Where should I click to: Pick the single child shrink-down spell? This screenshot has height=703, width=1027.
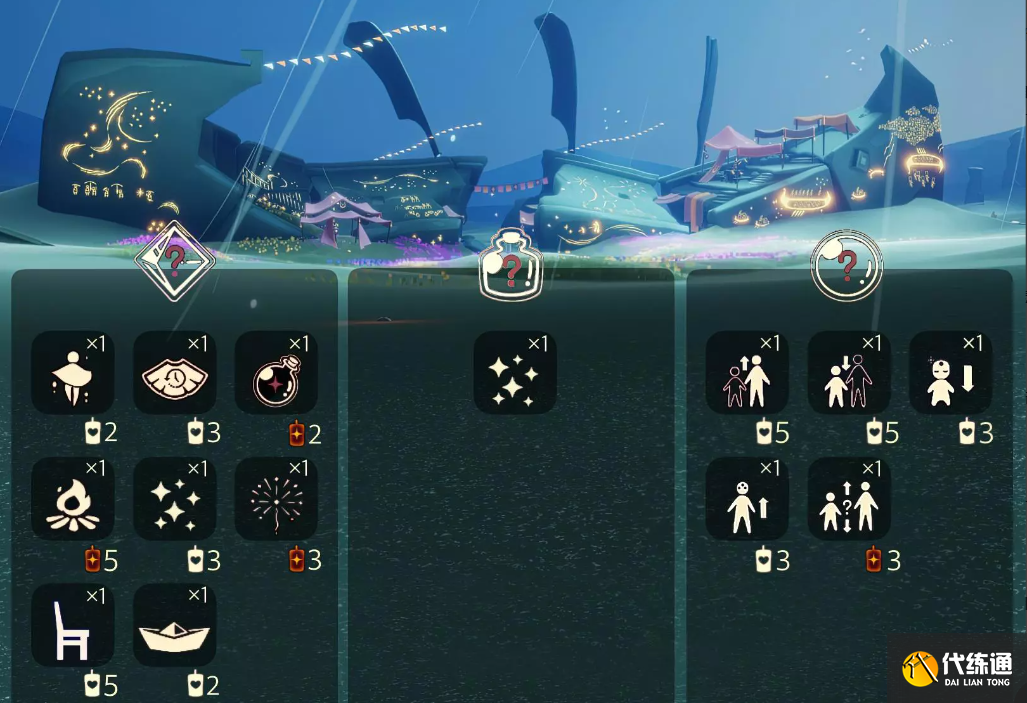click(950, 373)
